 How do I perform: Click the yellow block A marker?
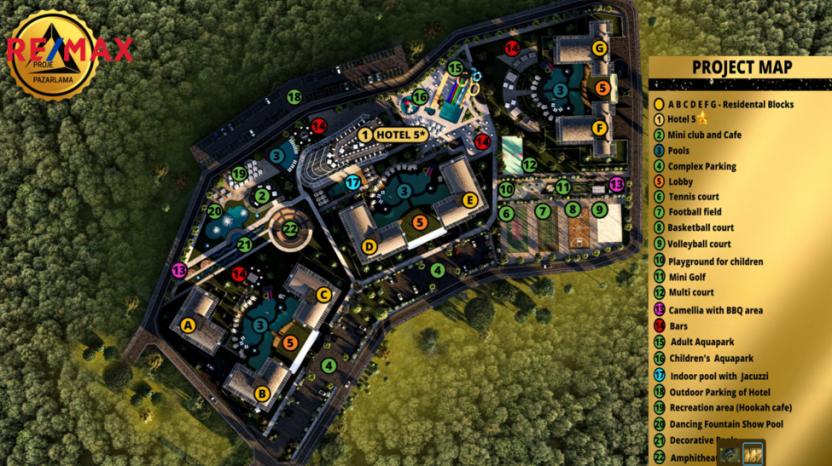(x=187, y=323)
